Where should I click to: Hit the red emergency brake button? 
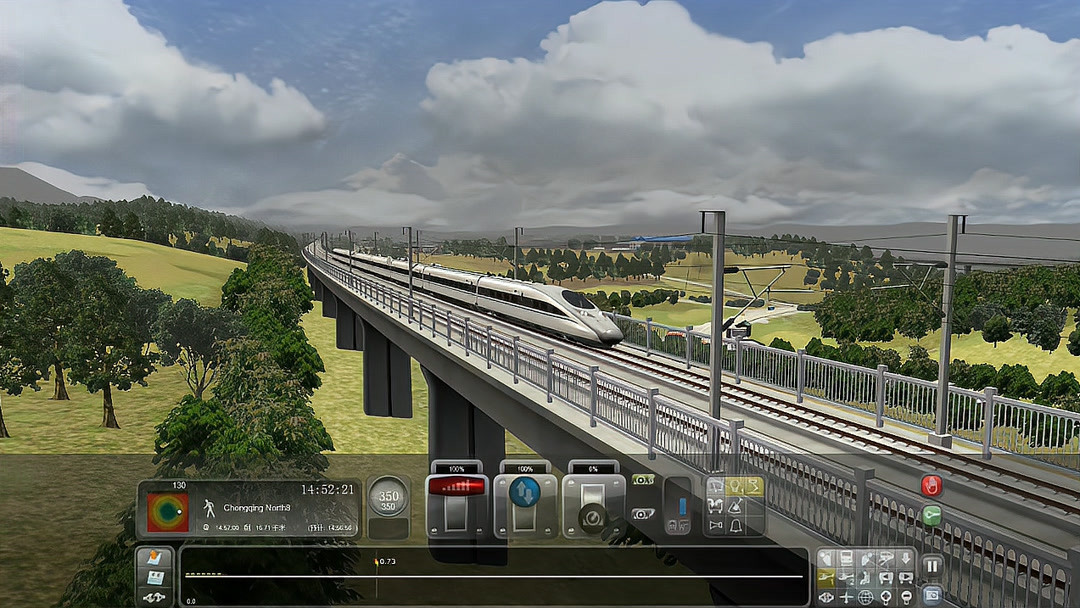931,486
